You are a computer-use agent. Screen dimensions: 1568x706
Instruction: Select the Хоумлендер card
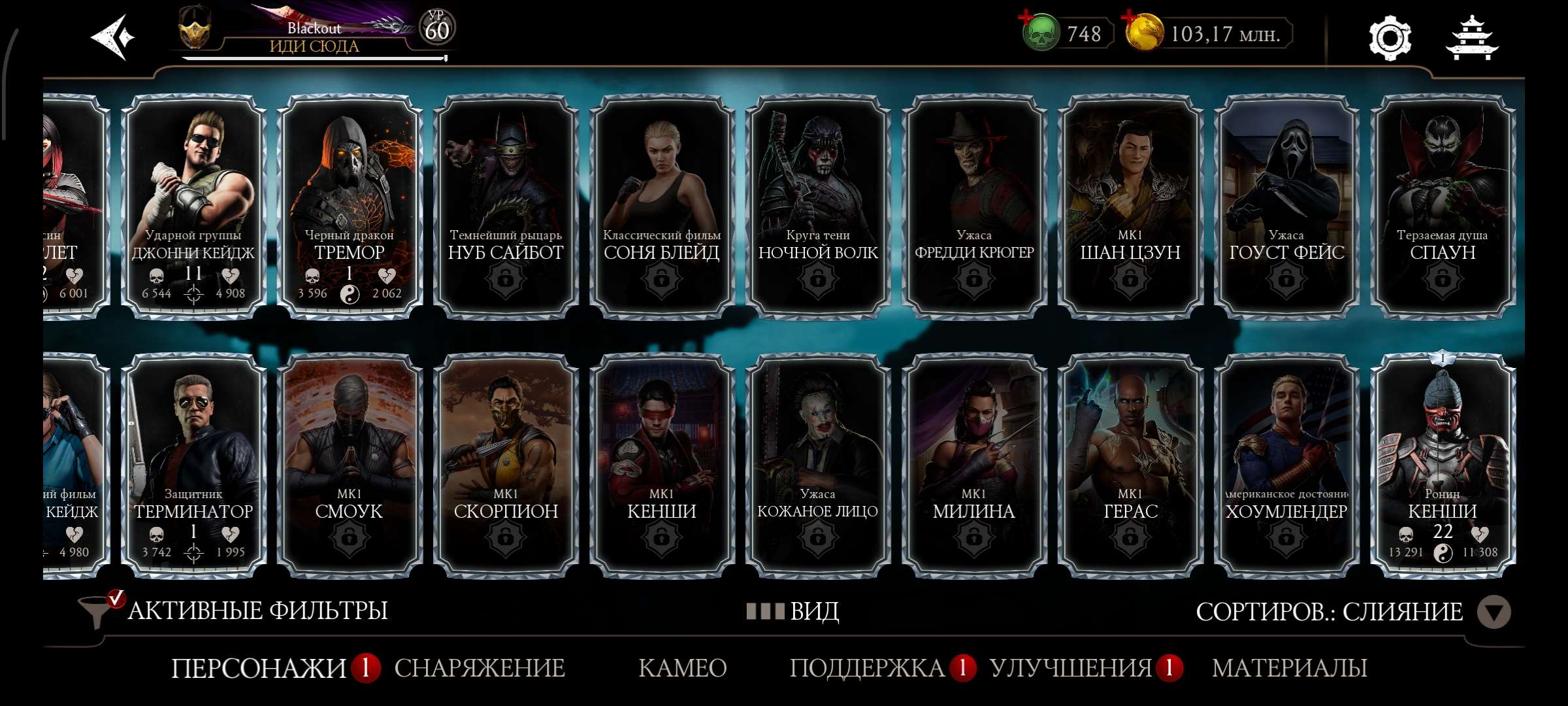pos(1286,465)
